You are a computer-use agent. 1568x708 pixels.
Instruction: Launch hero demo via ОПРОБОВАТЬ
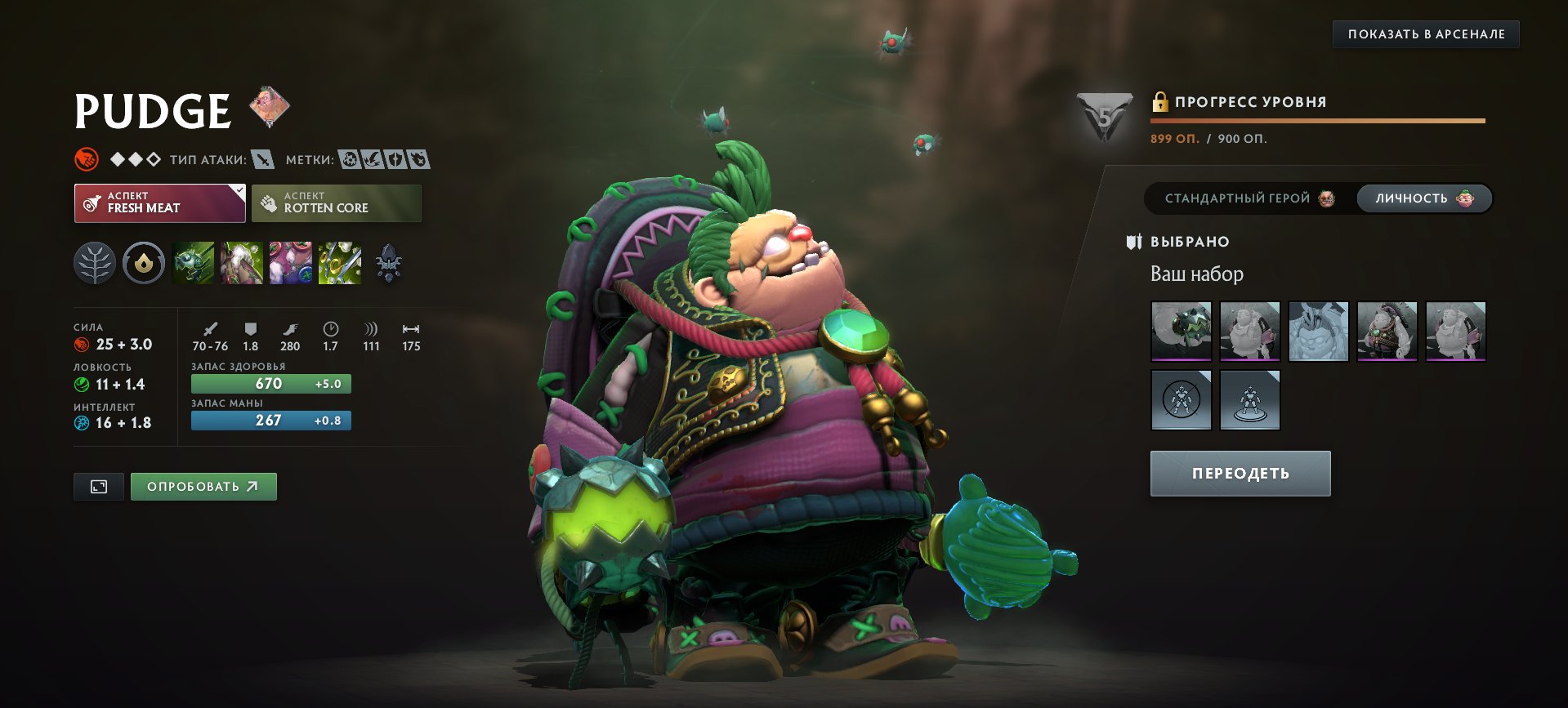203,486
